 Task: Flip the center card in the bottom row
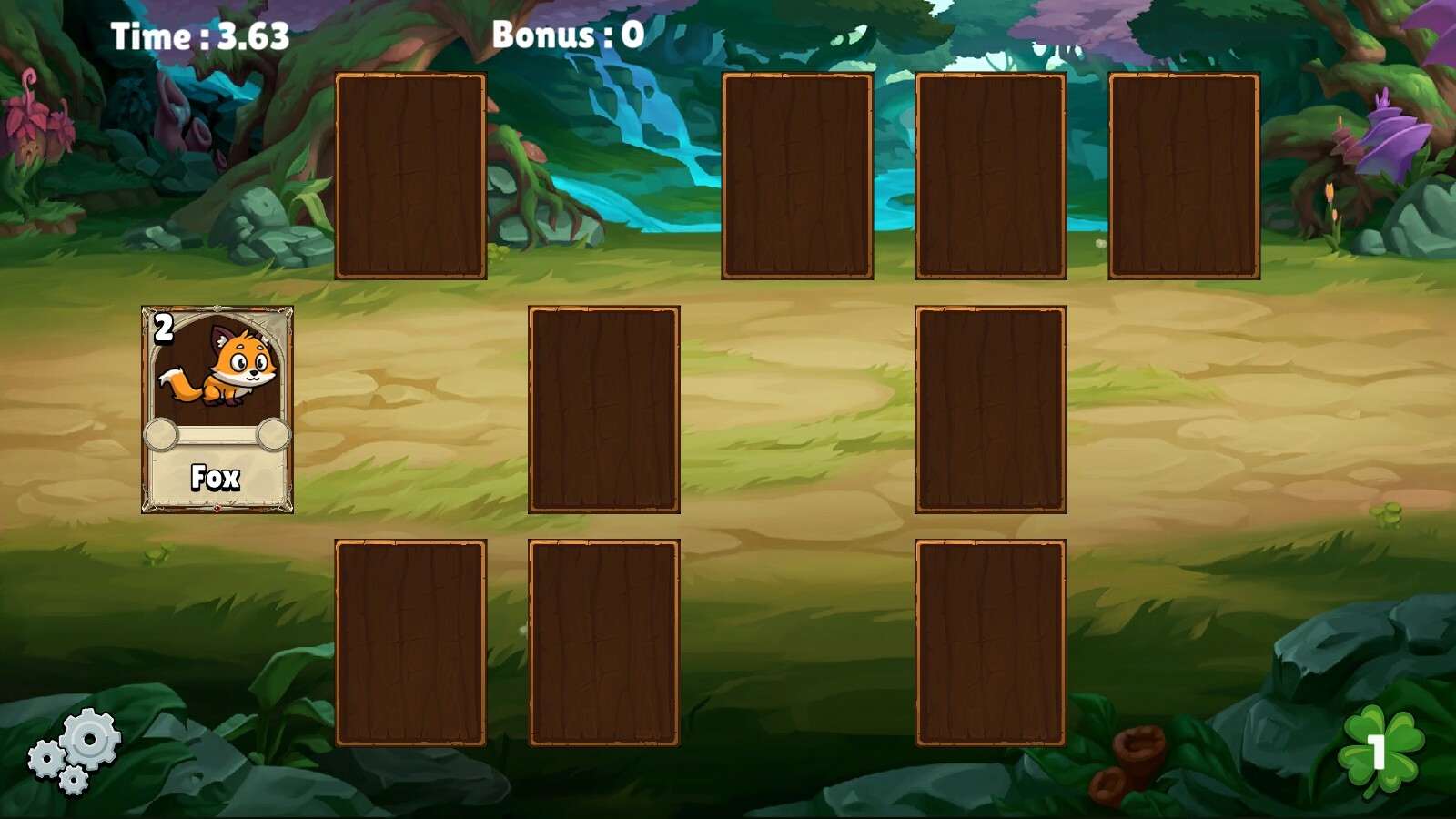[603, 643]
